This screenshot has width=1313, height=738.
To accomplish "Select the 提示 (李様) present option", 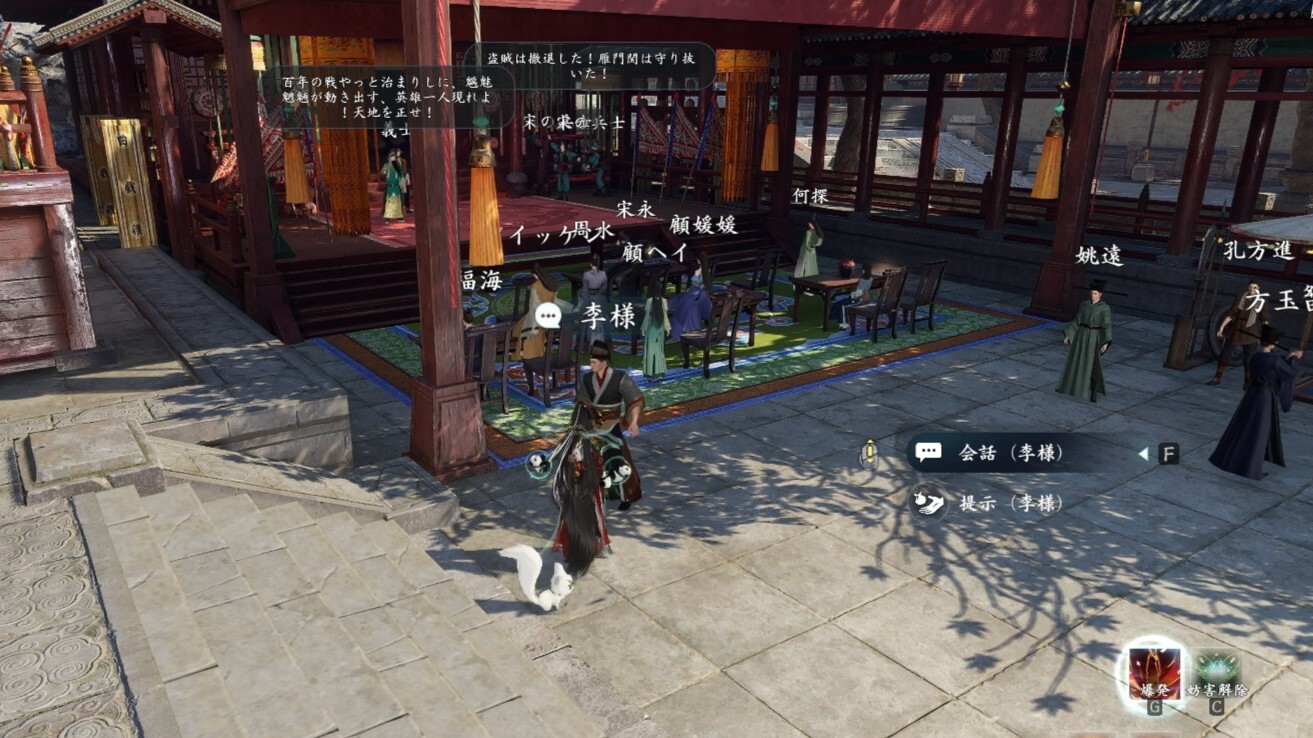I will 996,503.
